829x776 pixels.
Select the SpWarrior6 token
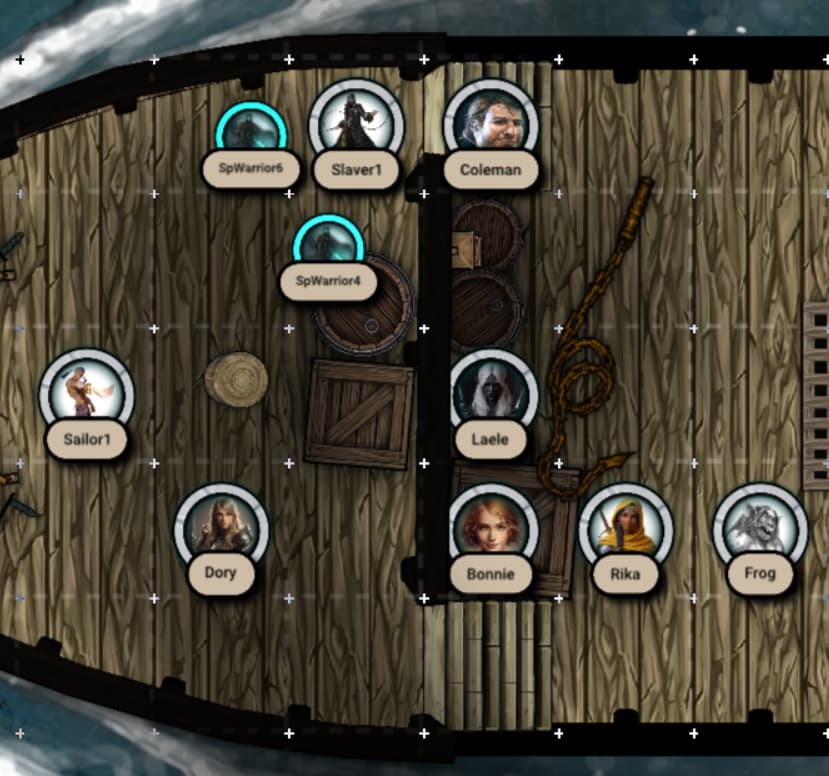click(251, 131)
